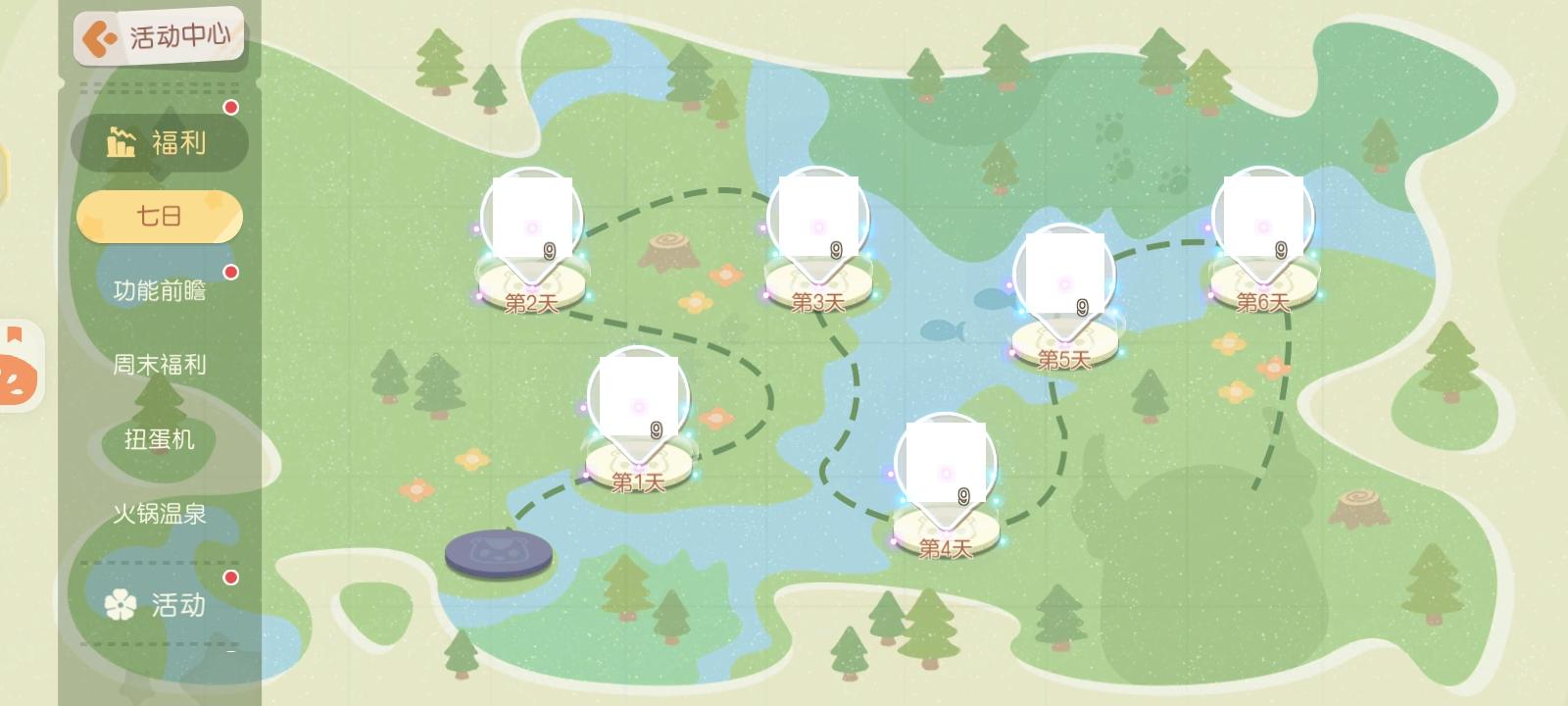Click the red dot above 活动

pos(229,579)
